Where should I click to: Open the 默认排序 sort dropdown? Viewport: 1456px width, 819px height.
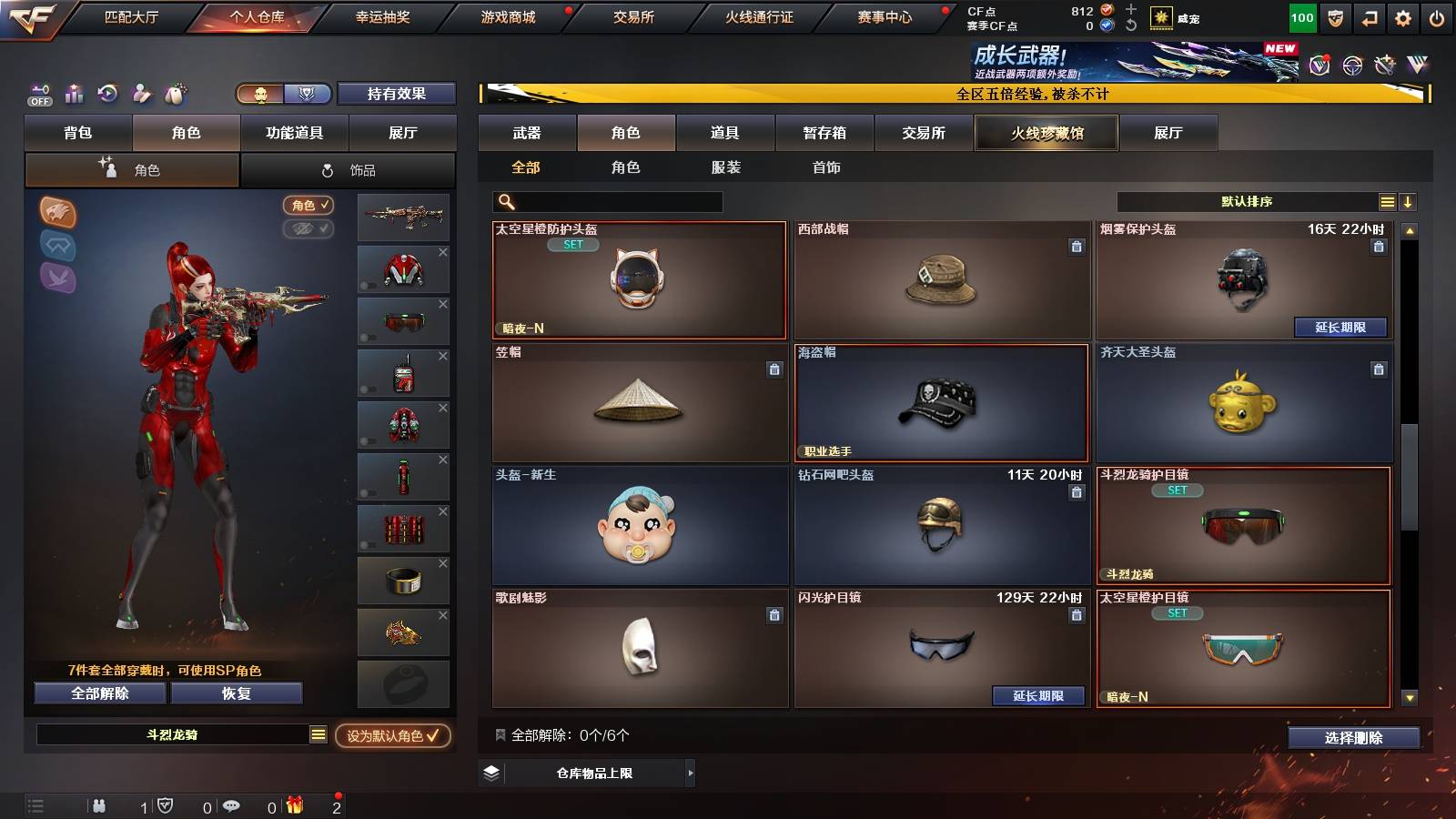click(x=1247, y=202)
